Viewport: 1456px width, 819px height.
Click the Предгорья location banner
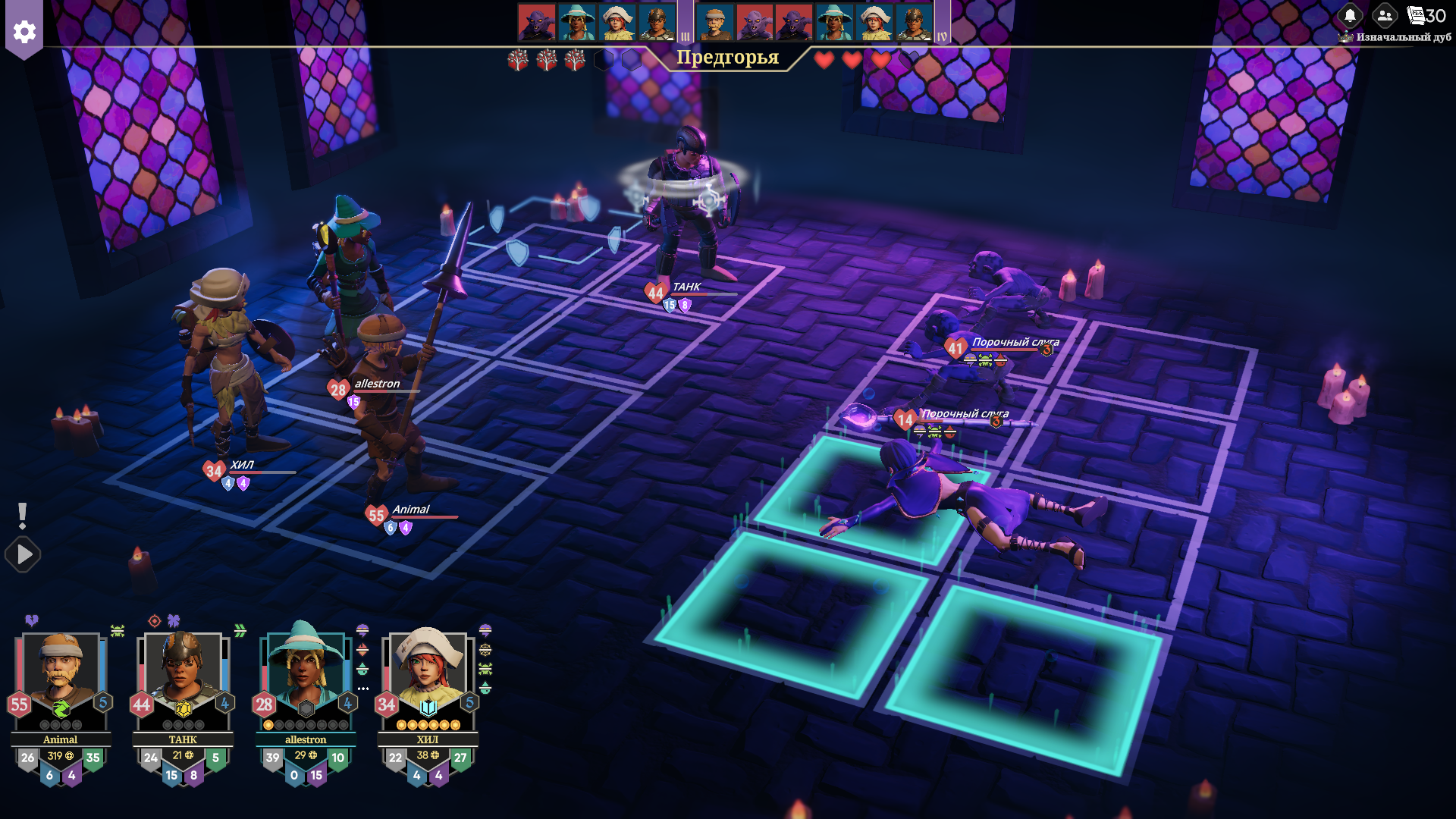pyautogui.click(x=727, y=58)
